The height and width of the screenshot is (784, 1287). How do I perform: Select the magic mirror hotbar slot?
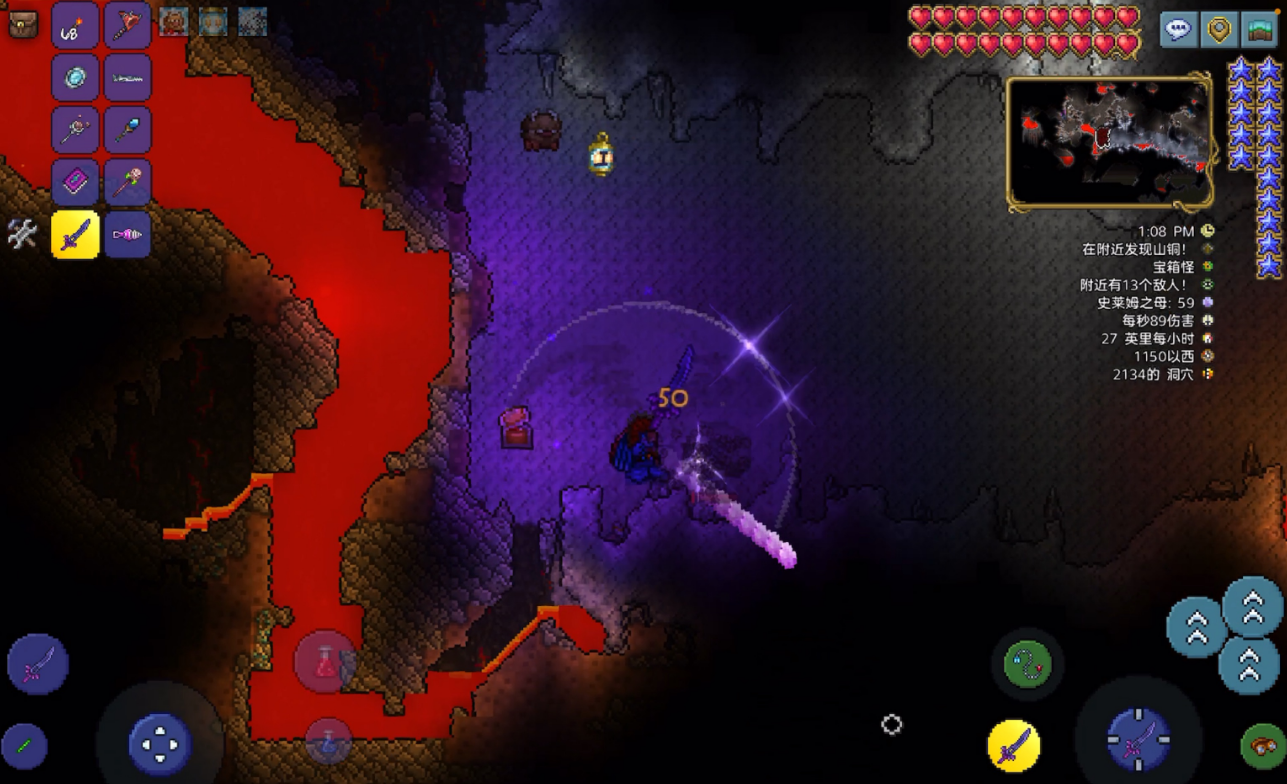click(75, 78)
